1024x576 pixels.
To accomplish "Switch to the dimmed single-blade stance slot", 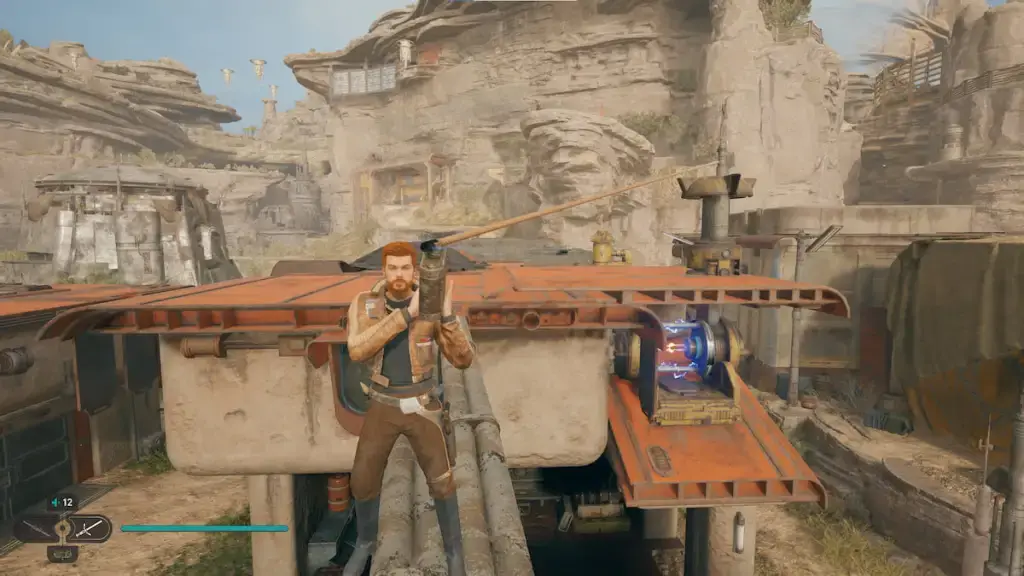I will coord(34,528).
